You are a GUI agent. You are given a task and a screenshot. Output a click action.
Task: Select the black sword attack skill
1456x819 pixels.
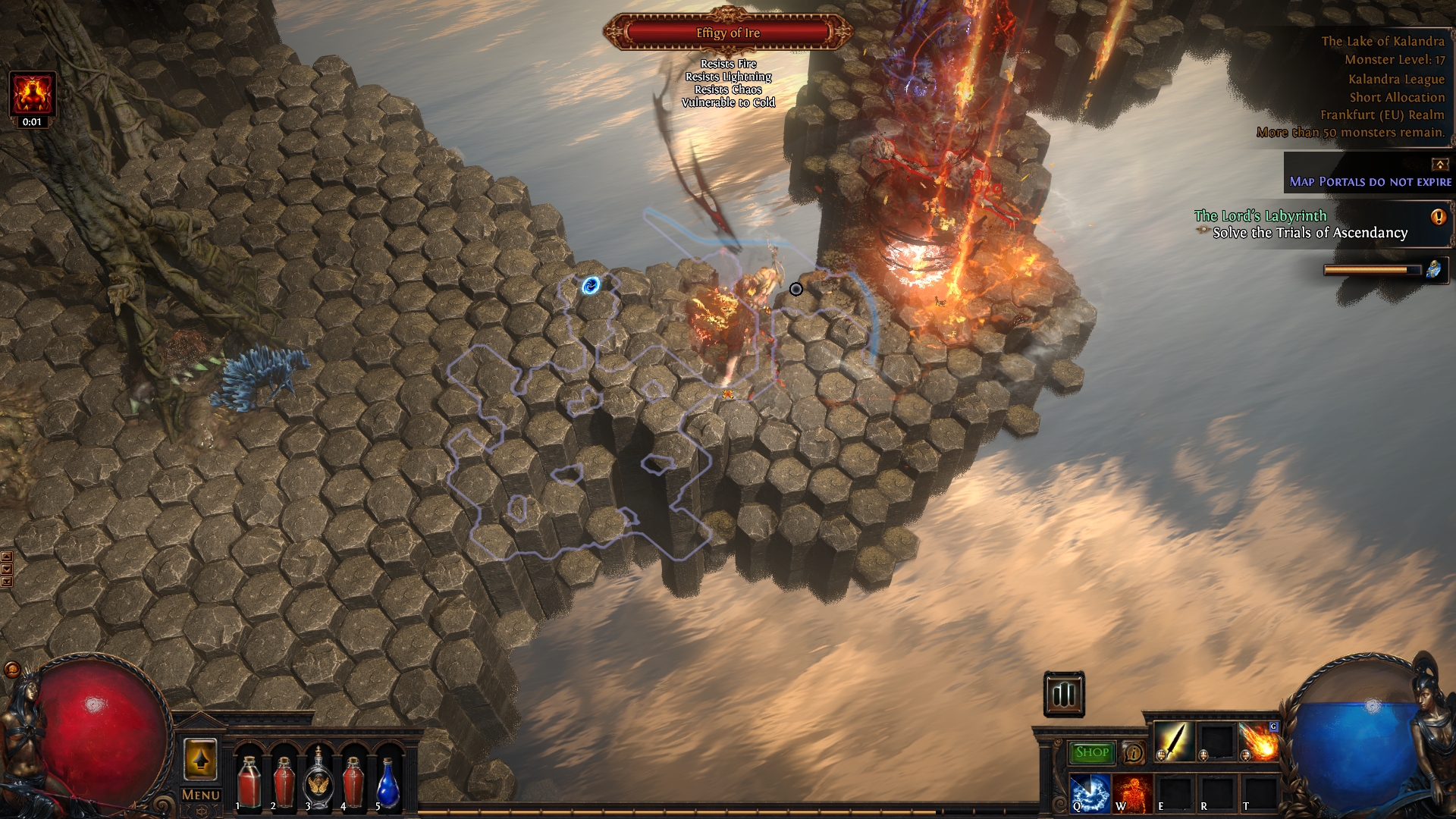tap(1173, 742)
